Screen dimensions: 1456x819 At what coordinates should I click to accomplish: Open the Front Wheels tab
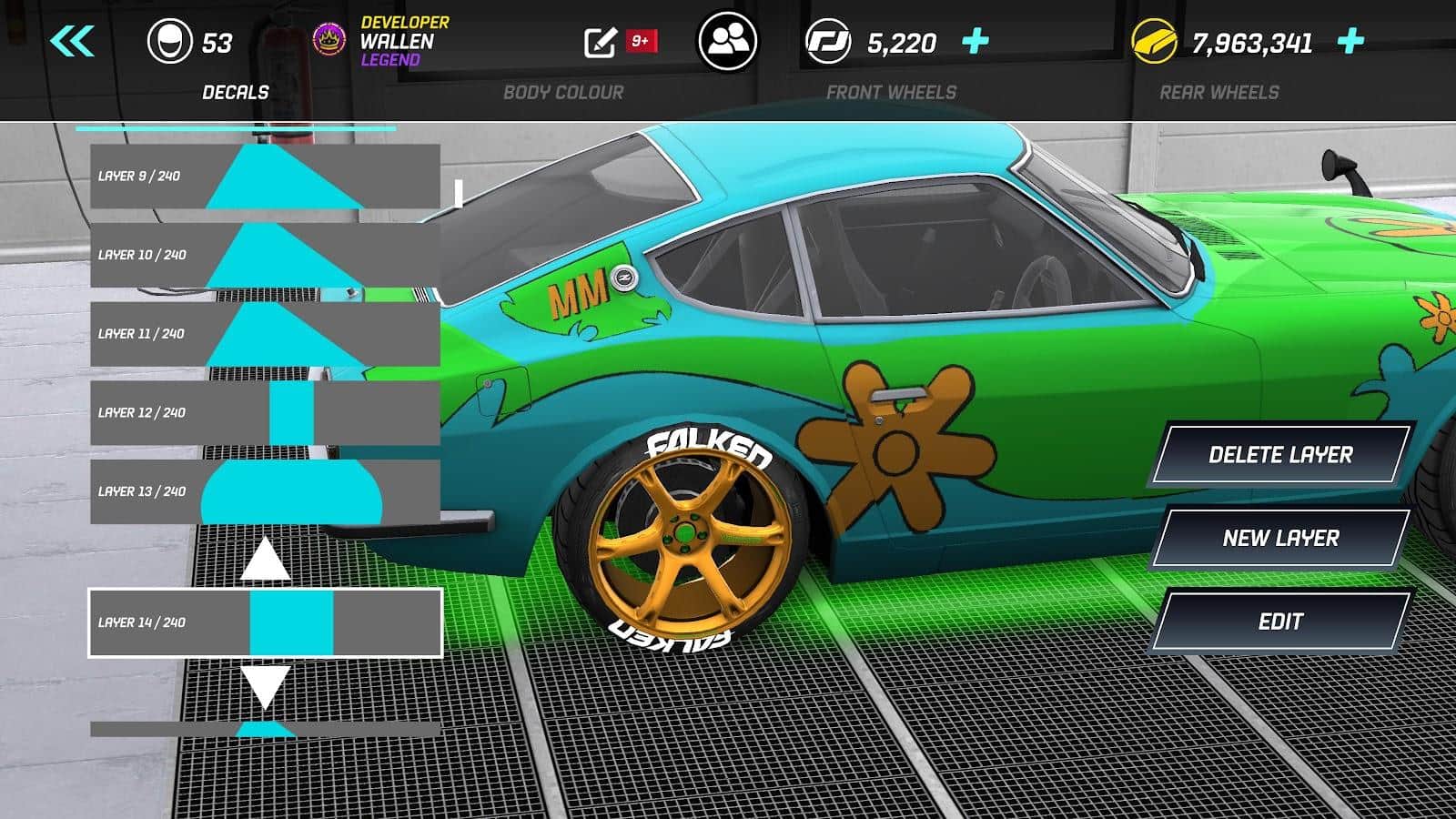tap(892, 91)
